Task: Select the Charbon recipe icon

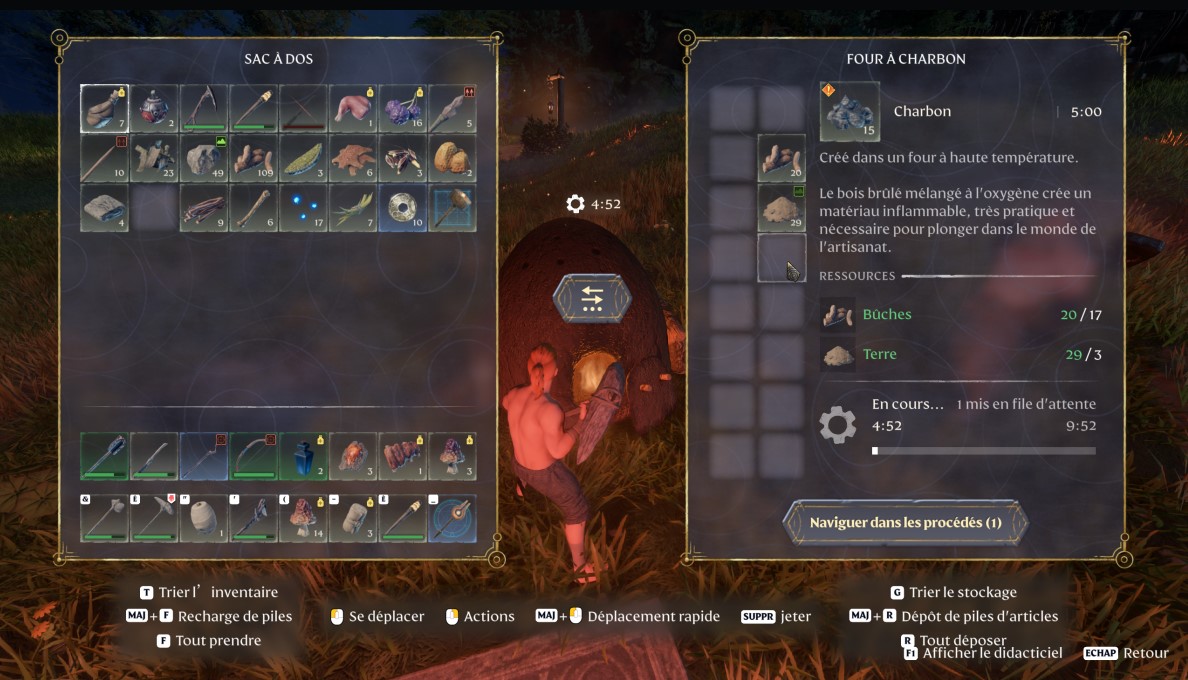Action: click(849, 111)
